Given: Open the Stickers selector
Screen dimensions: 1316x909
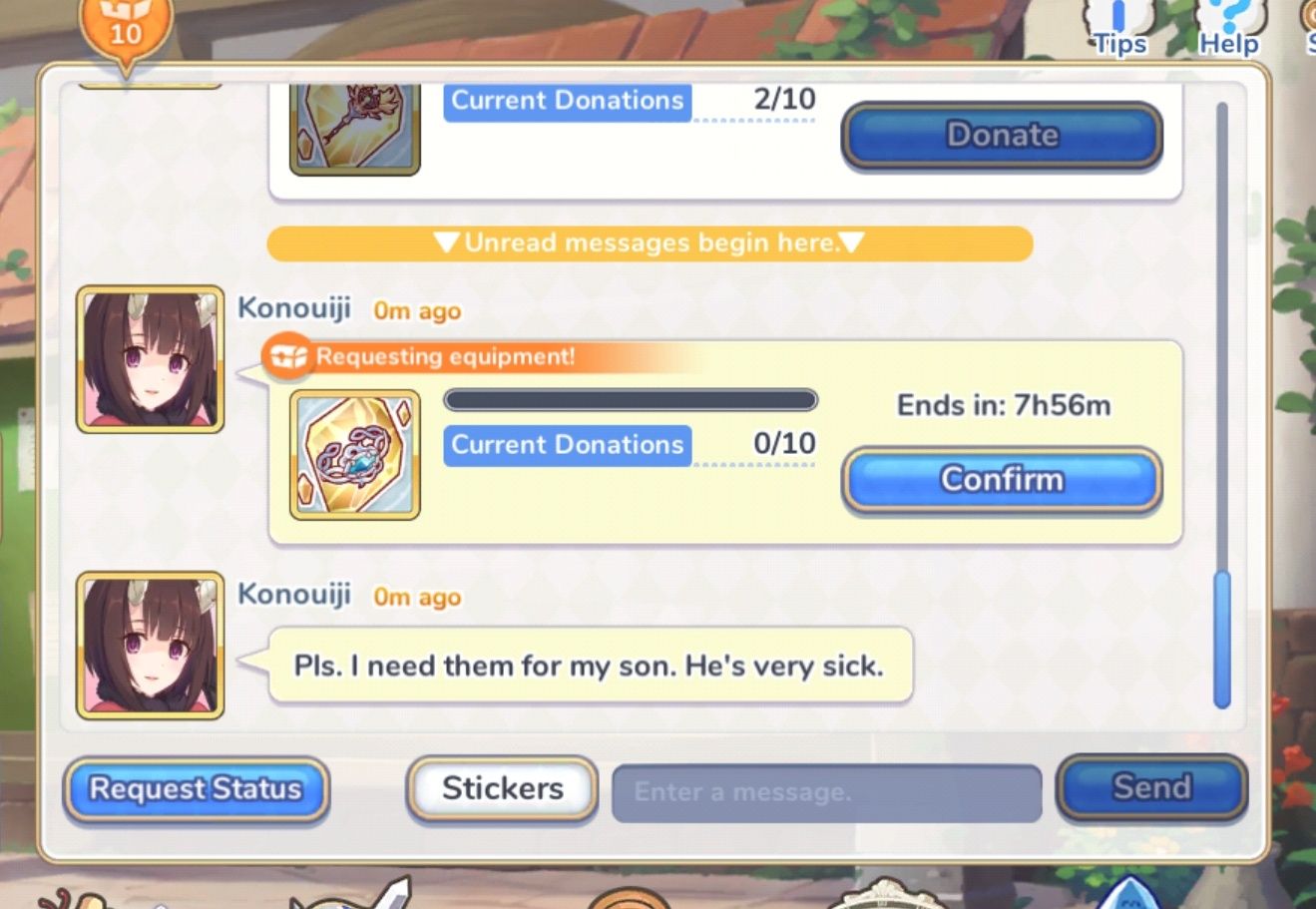Looking at the screenshot, I should 501,787.
